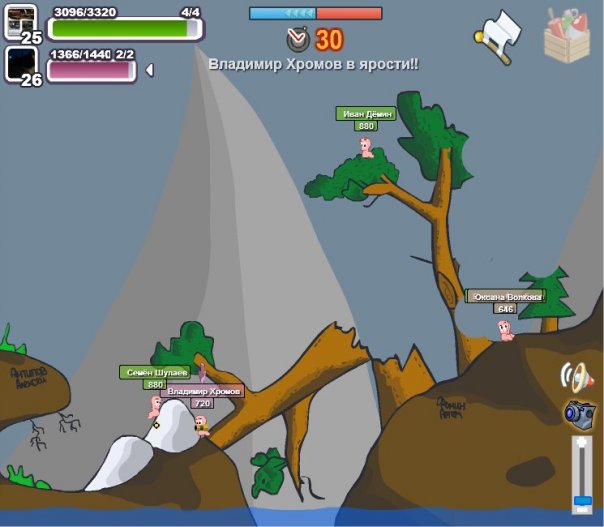Click the small arrow beside the pink health bar
This screenshot has width=604, height=527.
tap(149, 70)
